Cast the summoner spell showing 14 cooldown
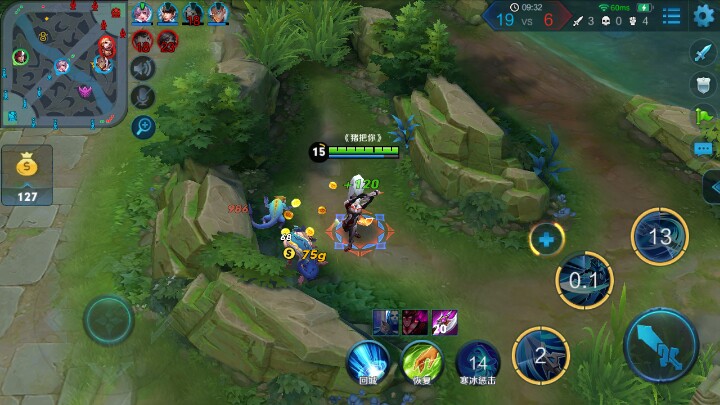This screenshot has height=405, width=720. [477, 361]
